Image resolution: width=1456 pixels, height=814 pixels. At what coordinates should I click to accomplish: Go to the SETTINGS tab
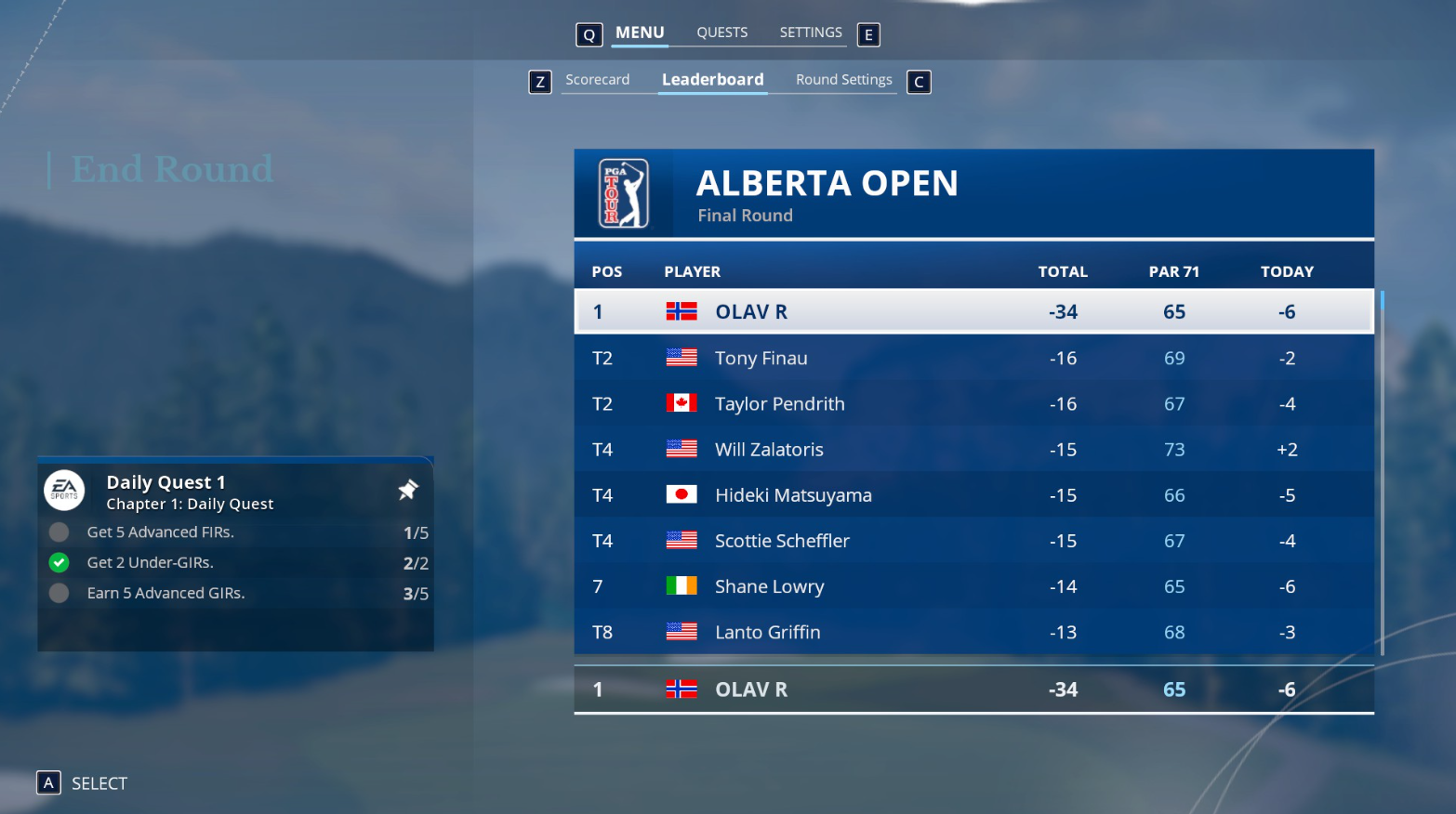click(810, 33)
